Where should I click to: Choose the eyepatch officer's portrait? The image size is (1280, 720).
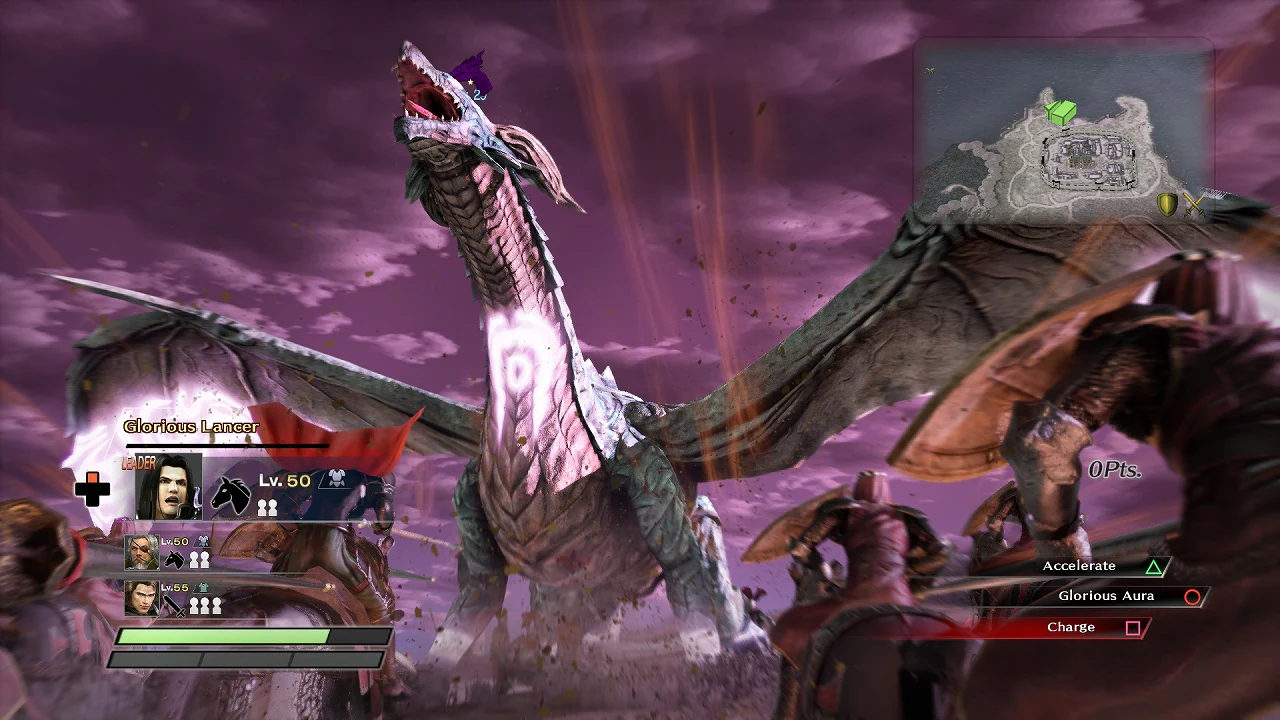click(x=142, y=553)
